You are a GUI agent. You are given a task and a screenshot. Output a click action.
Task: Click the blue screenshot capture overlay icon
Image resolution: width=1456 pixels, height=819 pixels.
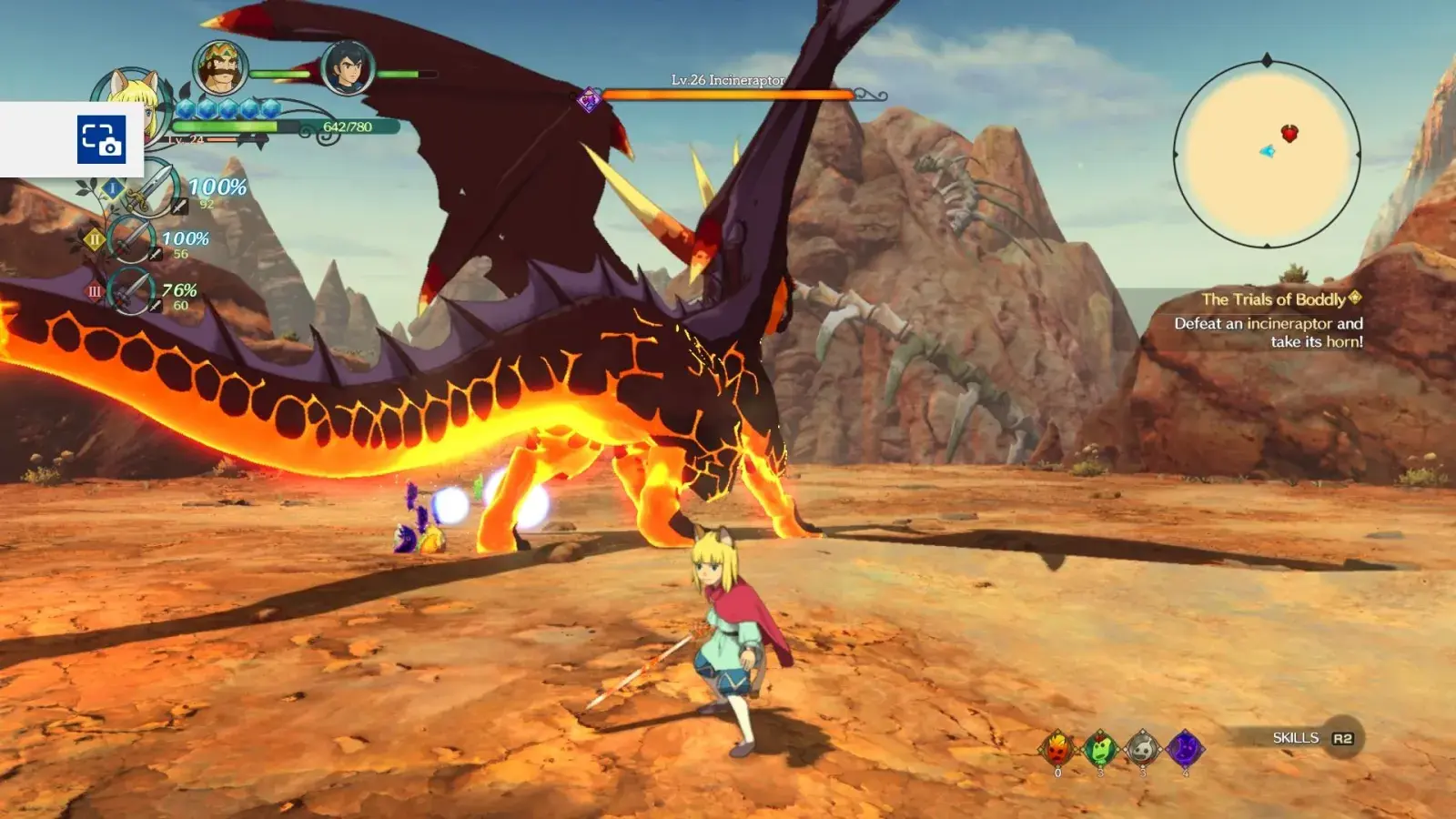pyautogui.click(x=101, y=139)
